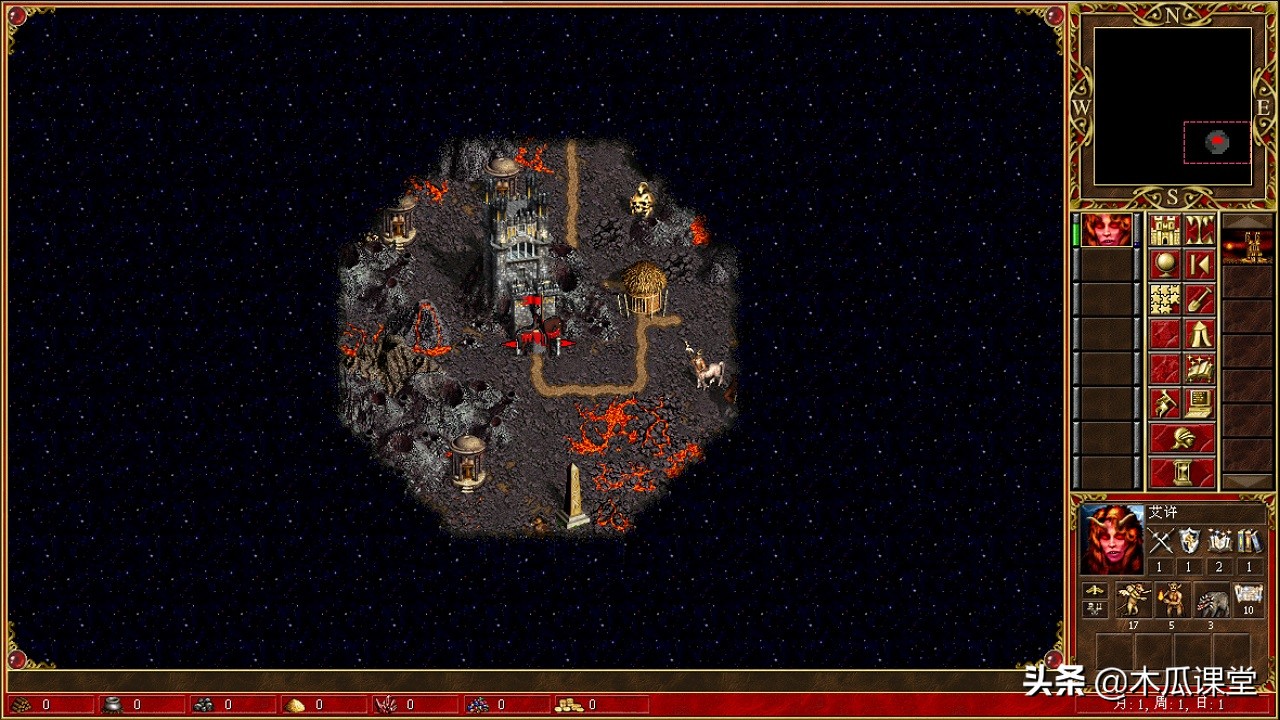End the turn with the hourglass button
This screenshot has height=720, width=1280.
[1182, 472]
